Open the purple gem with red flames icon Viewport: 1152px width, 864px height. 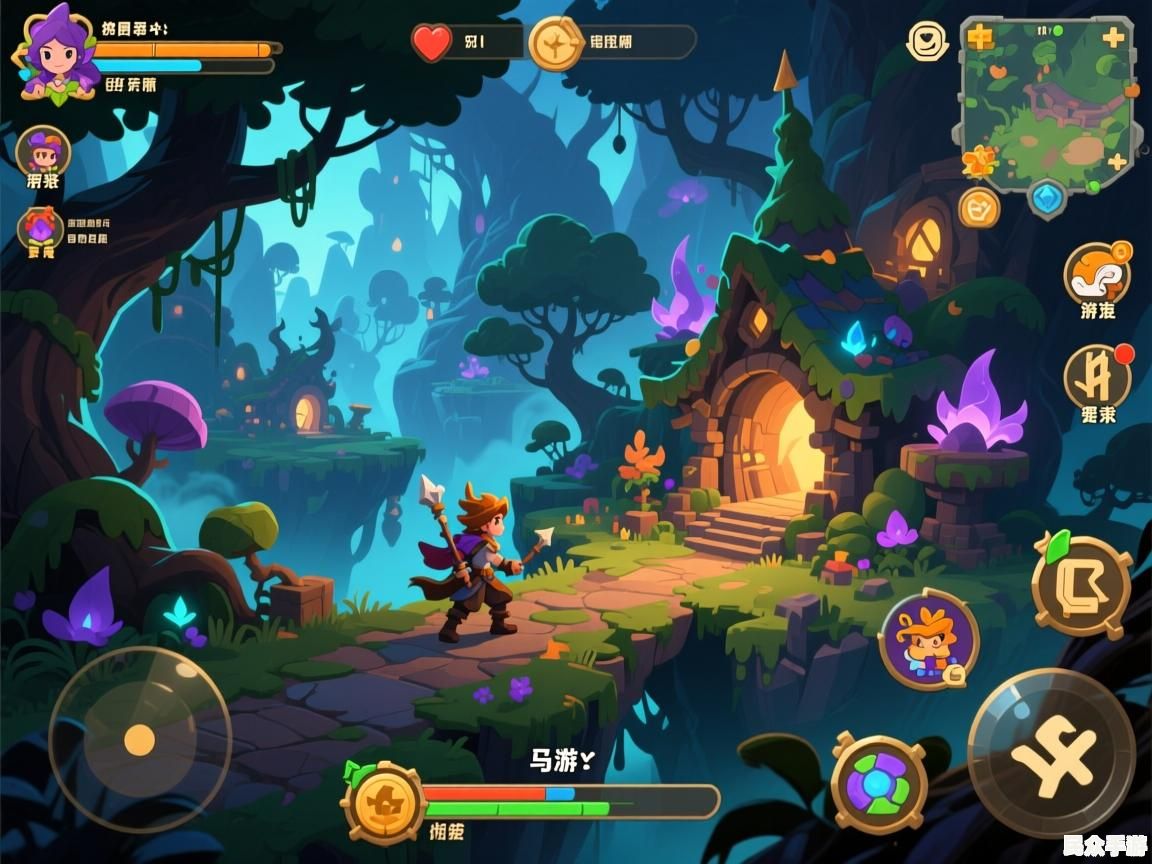click(41, 228)
